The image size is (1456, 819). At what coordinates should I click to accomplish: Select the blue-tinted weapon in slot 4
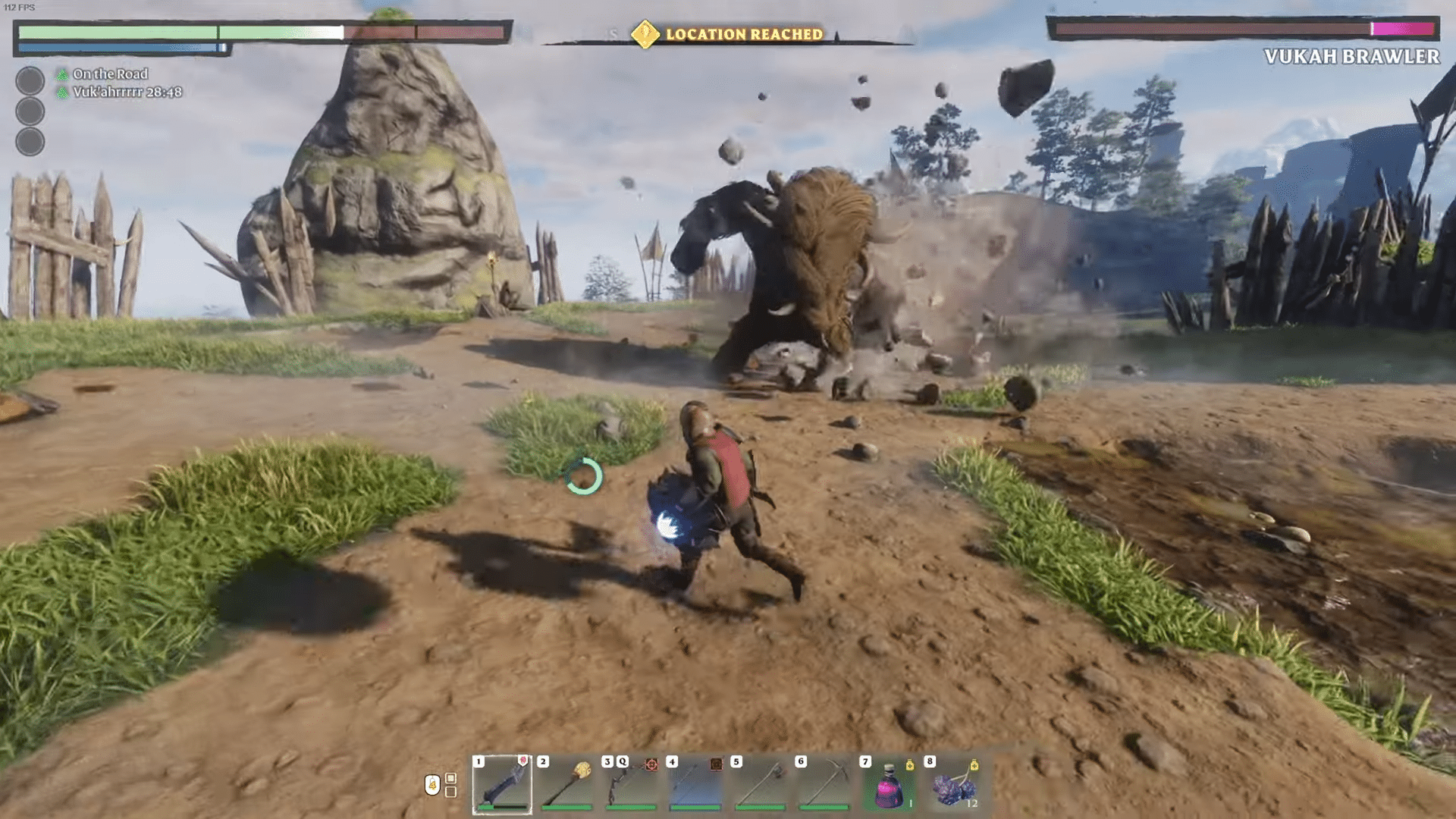695,784
